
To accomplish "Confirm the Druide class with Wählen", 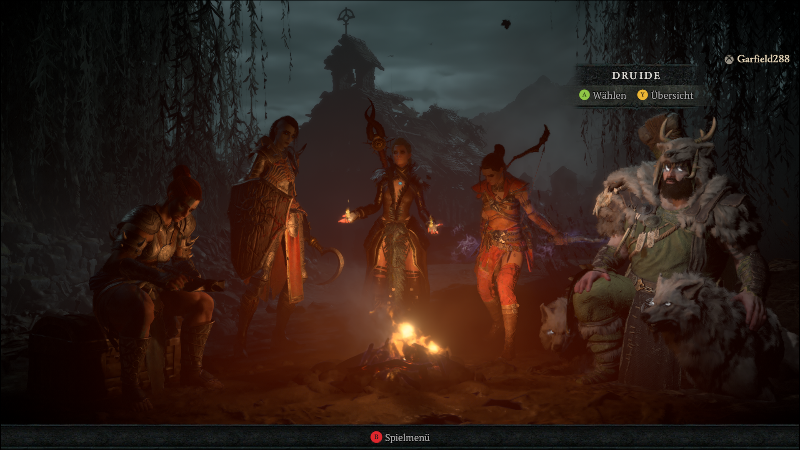I will [x=603, y=96].
